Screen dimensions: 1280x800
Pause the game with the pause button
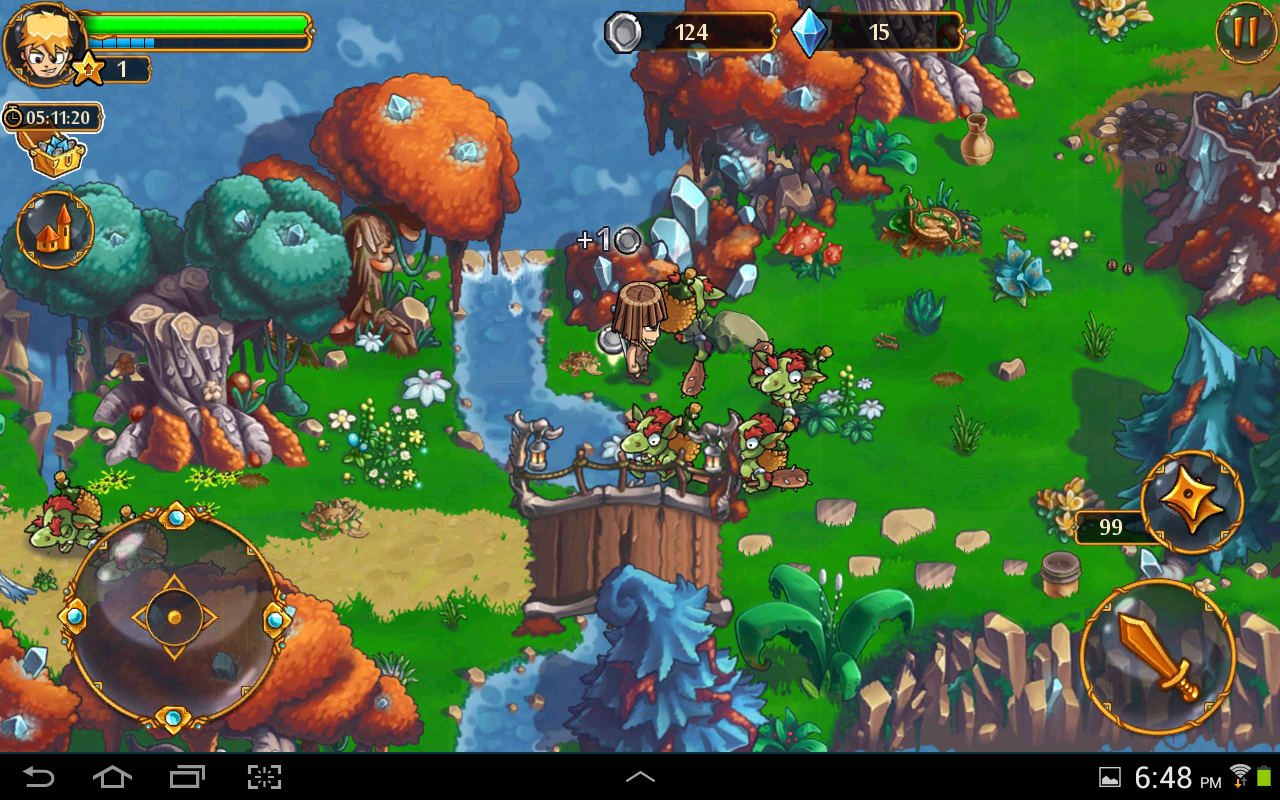click(x=1245, y=32)
